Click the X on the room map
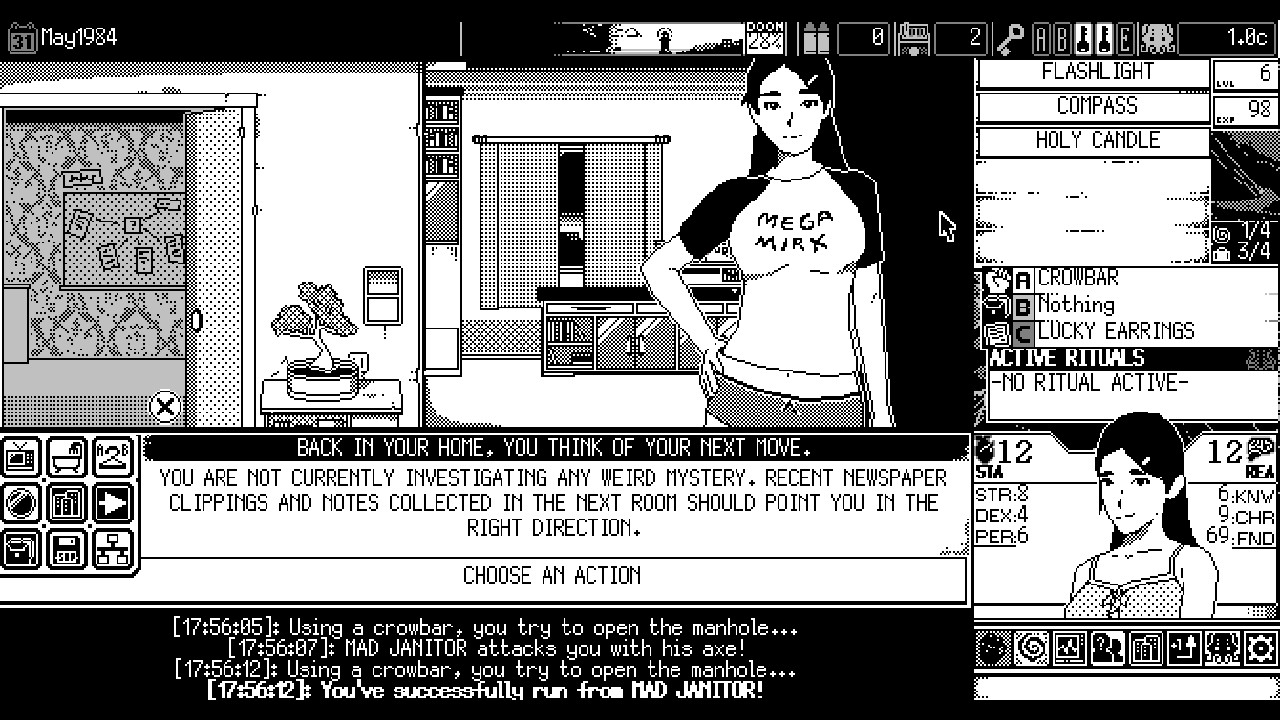Screen dimensions: 1280x720 (164, 406)
